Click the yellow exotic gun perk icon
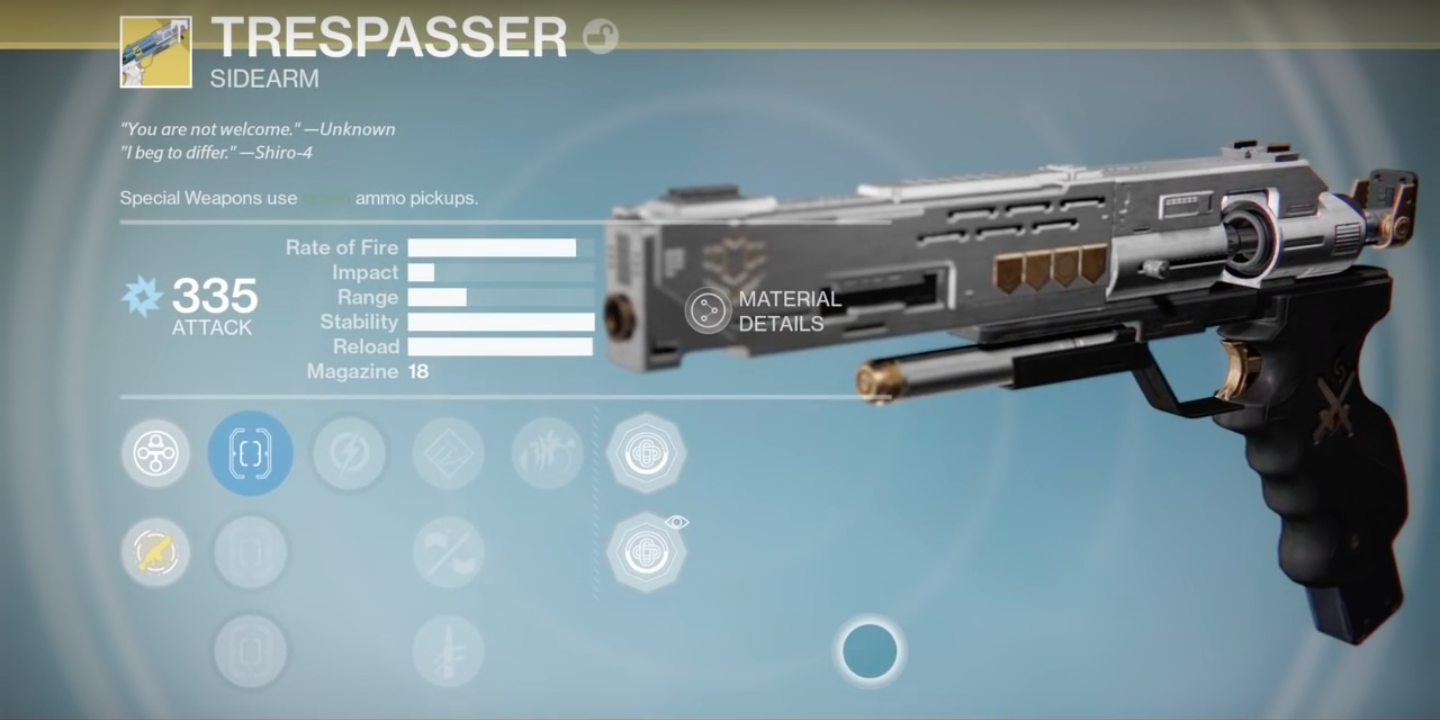The height and width of the screenshot is (720, 1440). 155,551
